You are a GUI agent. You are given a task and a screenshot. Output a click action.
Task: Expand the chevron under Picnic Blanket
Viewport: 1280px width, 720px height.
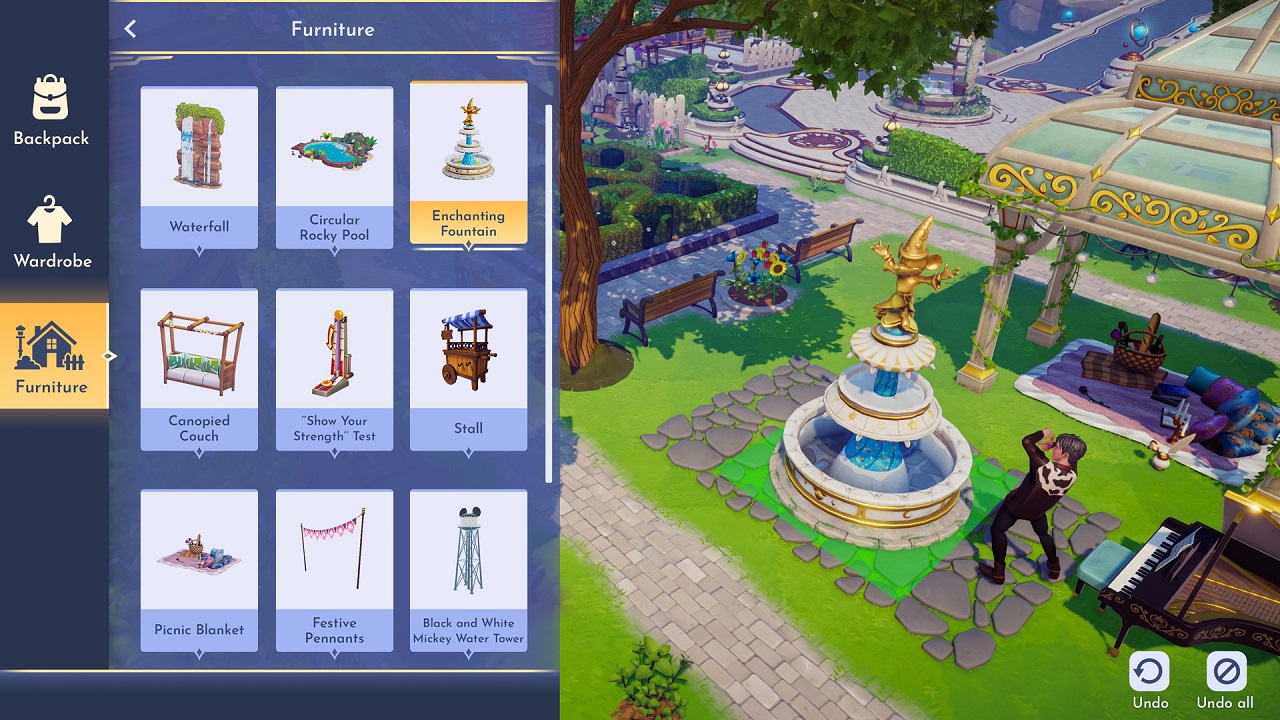[199, 650]
